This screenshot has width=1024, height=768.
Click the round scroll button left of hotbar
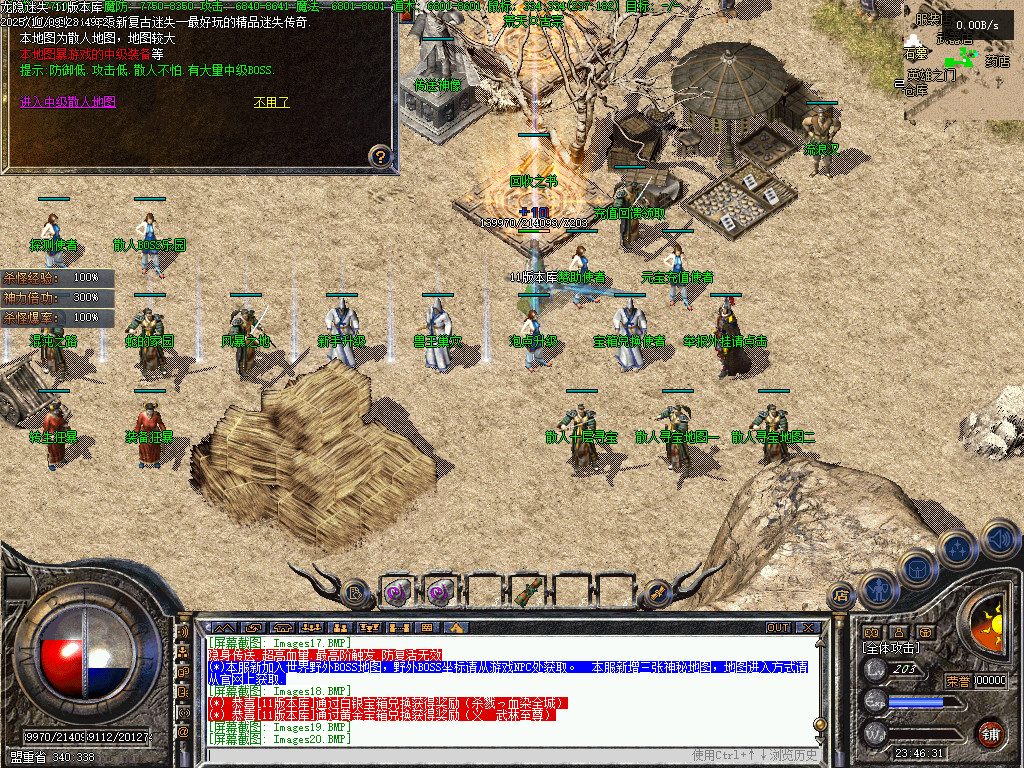coord(355,593)
